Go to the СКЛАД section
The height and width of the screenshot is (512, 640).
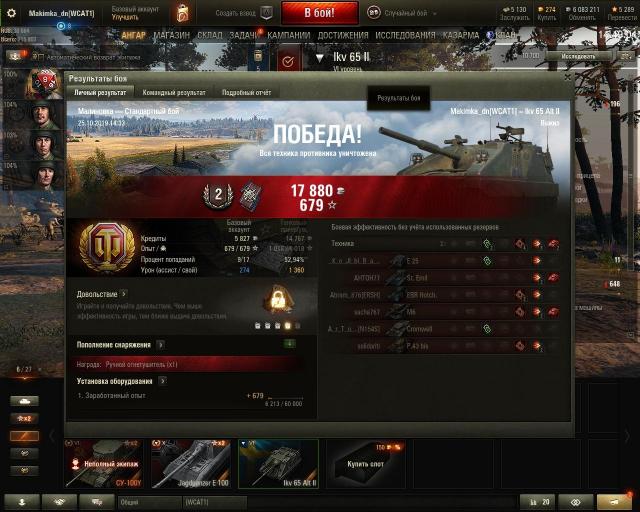pos(210,34)
